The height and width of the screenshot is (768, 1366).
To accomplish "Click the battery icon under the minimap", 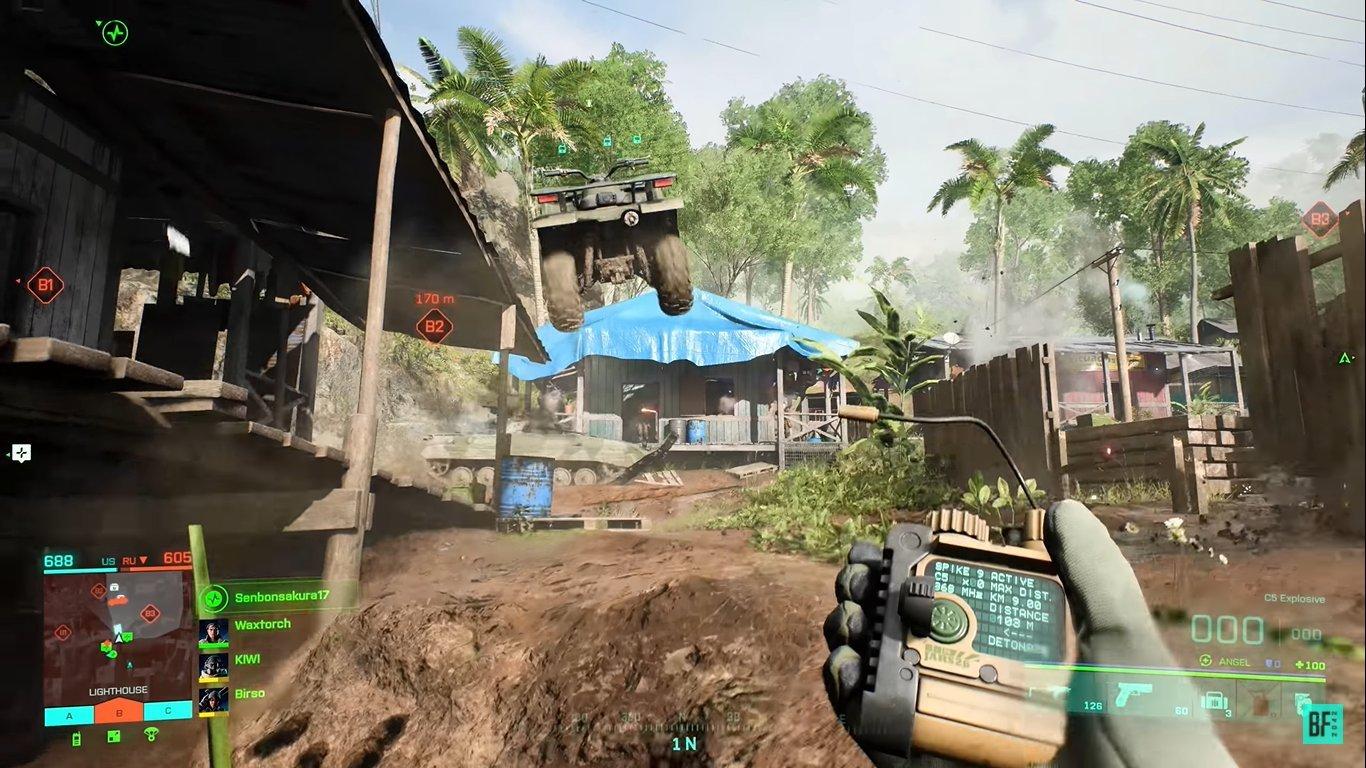I will 76,736.
